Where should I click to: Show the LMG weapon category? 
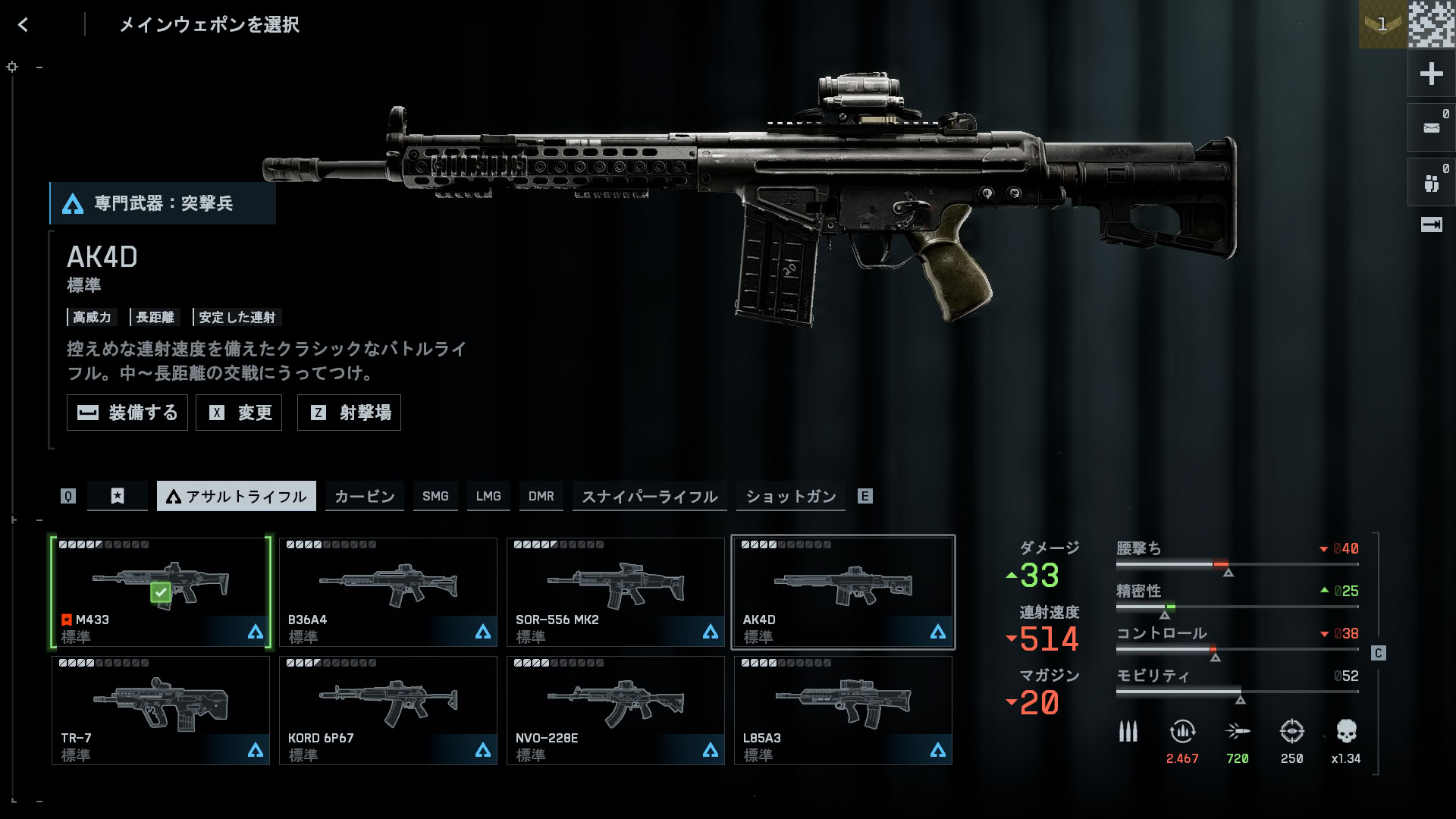pos(488,496)
